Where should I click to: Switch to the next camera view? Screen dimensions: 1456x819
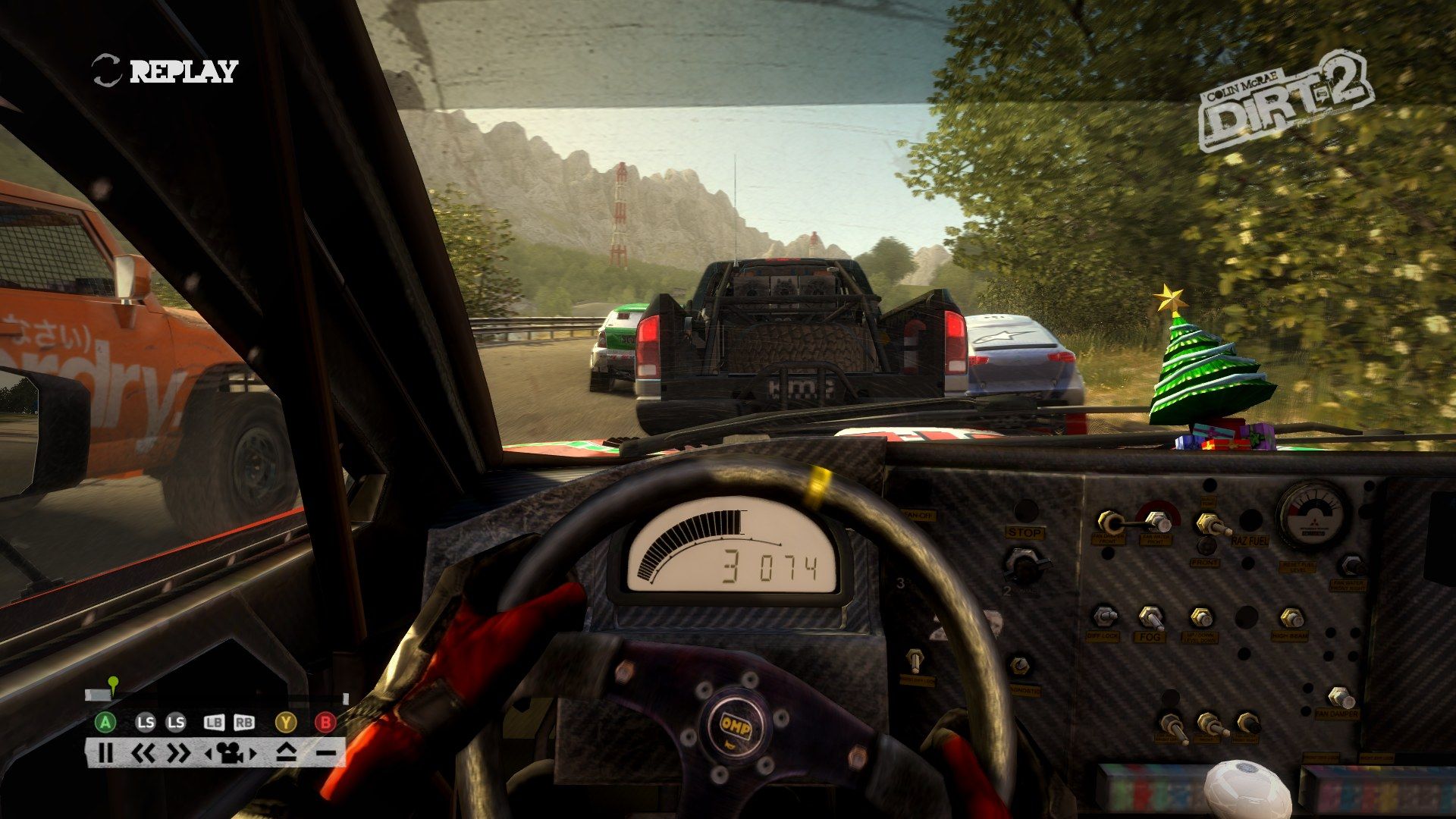pos(253,754)
